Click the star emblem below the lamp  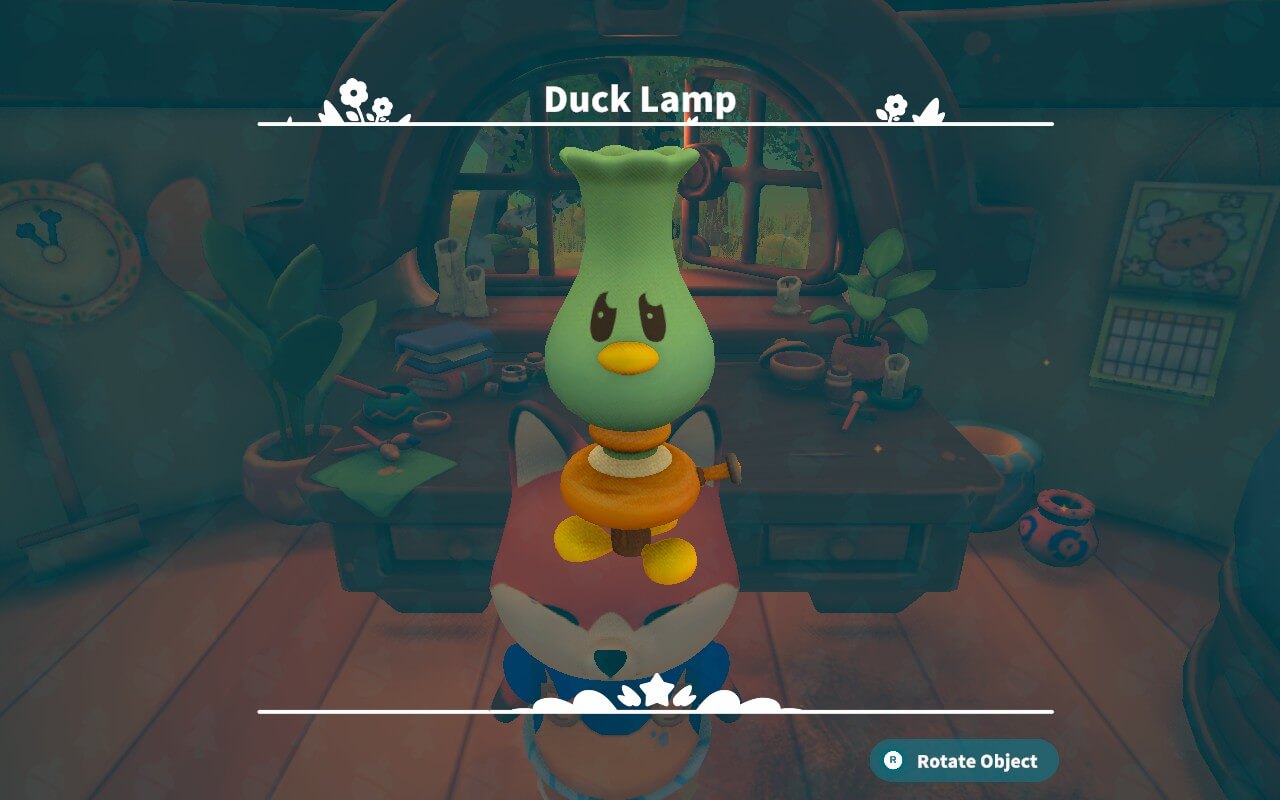point(655,688)
